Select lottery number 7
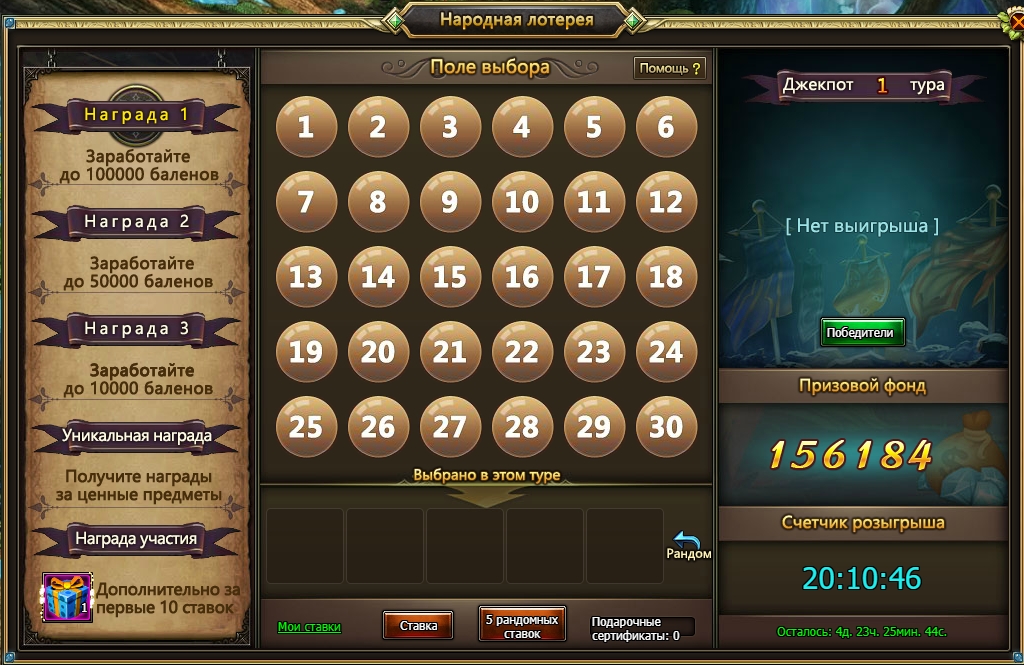The width and height of the screenshot is (1024, 665). (305, 201)
